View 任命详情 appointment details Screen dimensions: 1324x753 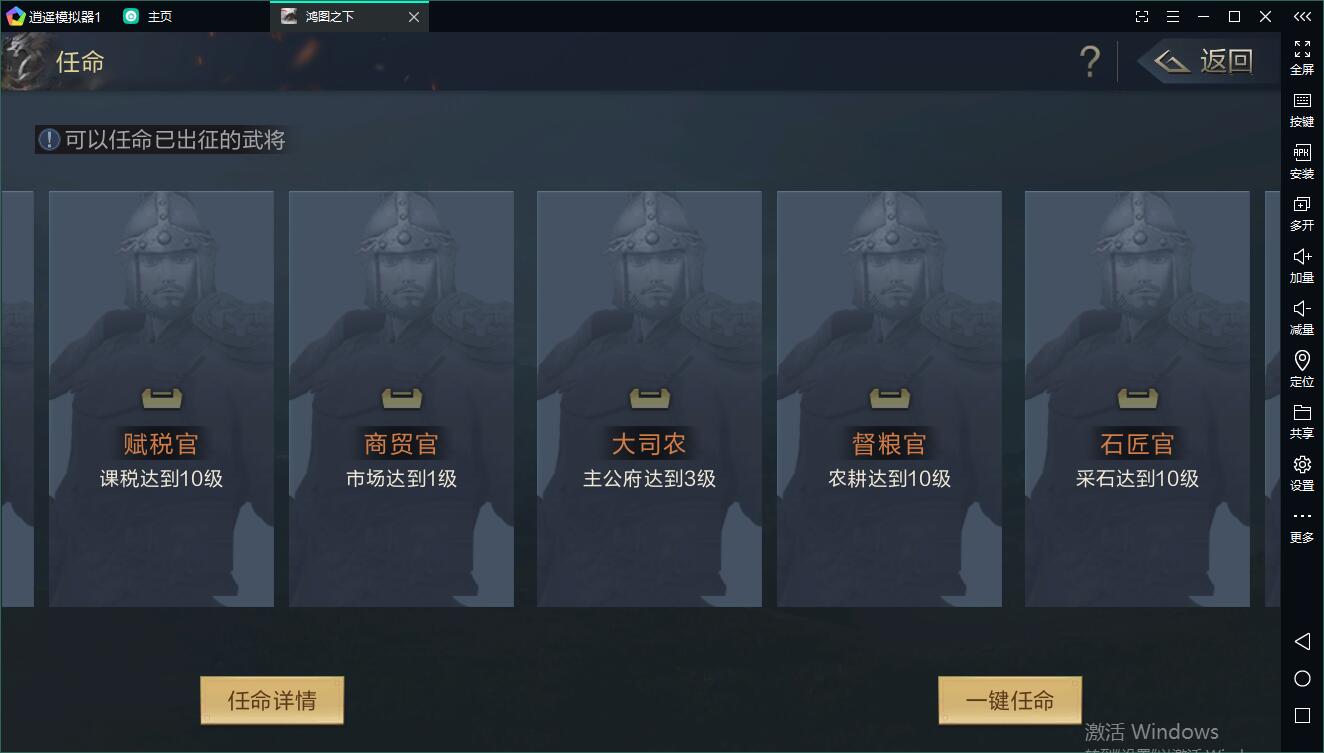point(272,700)
